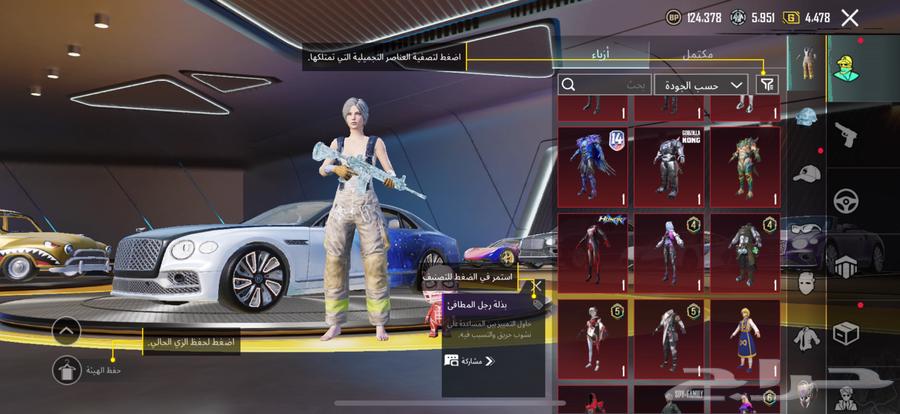The width and height of the screenshot is (900, 414).
Task: Open the filter owned cosmetics button
Action: [x=767, y=86]
